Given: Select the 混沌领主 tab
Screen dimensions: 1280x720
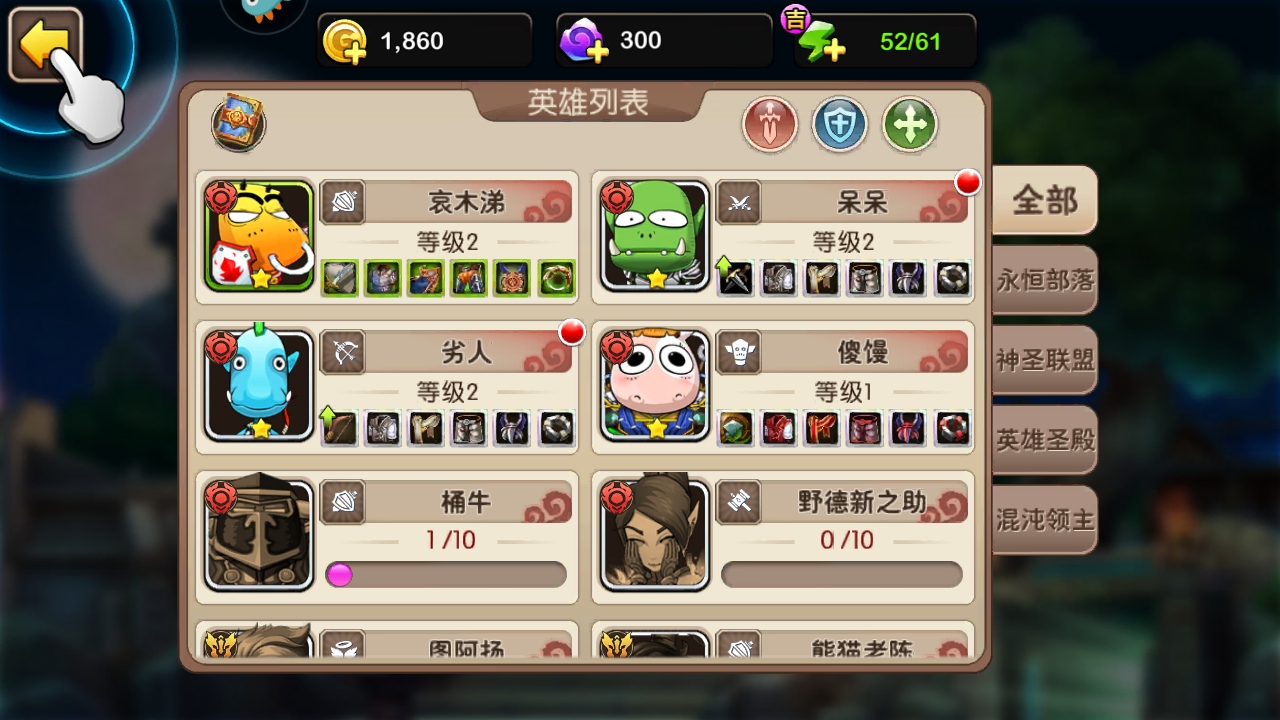Looking at the screenshot, I should (1044, 520).
